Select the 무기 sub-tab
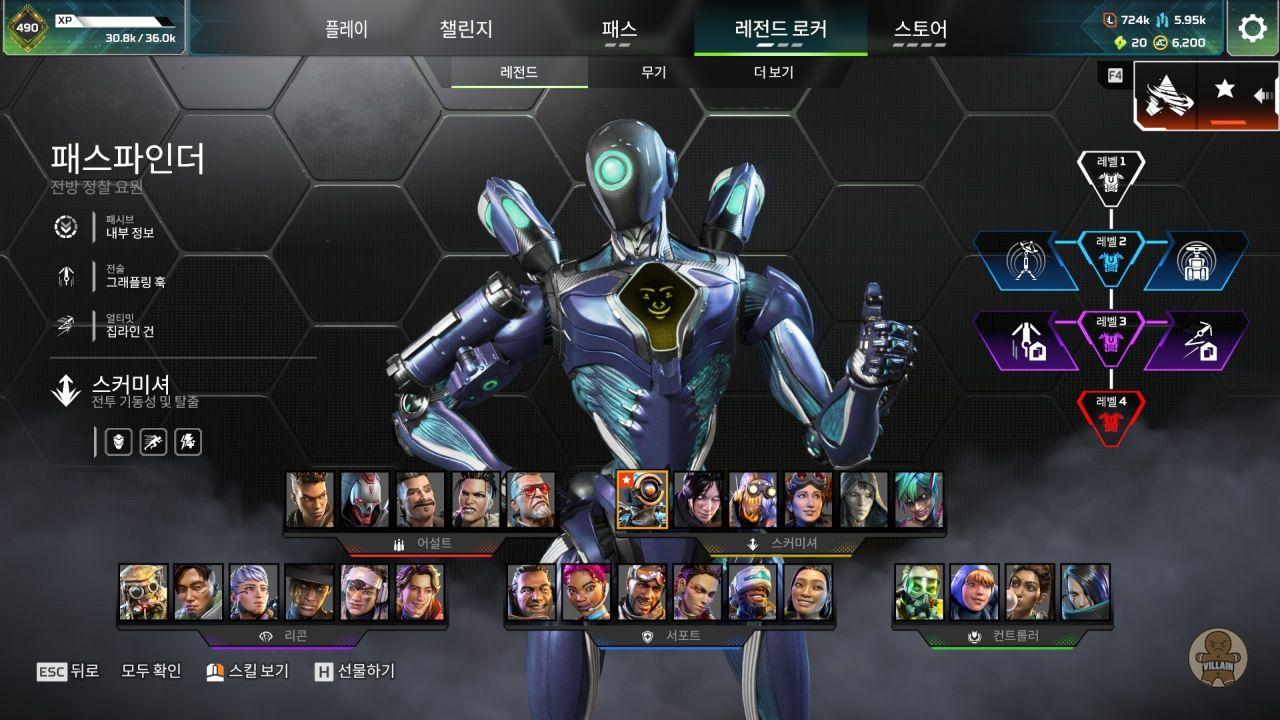 [654, 73]
